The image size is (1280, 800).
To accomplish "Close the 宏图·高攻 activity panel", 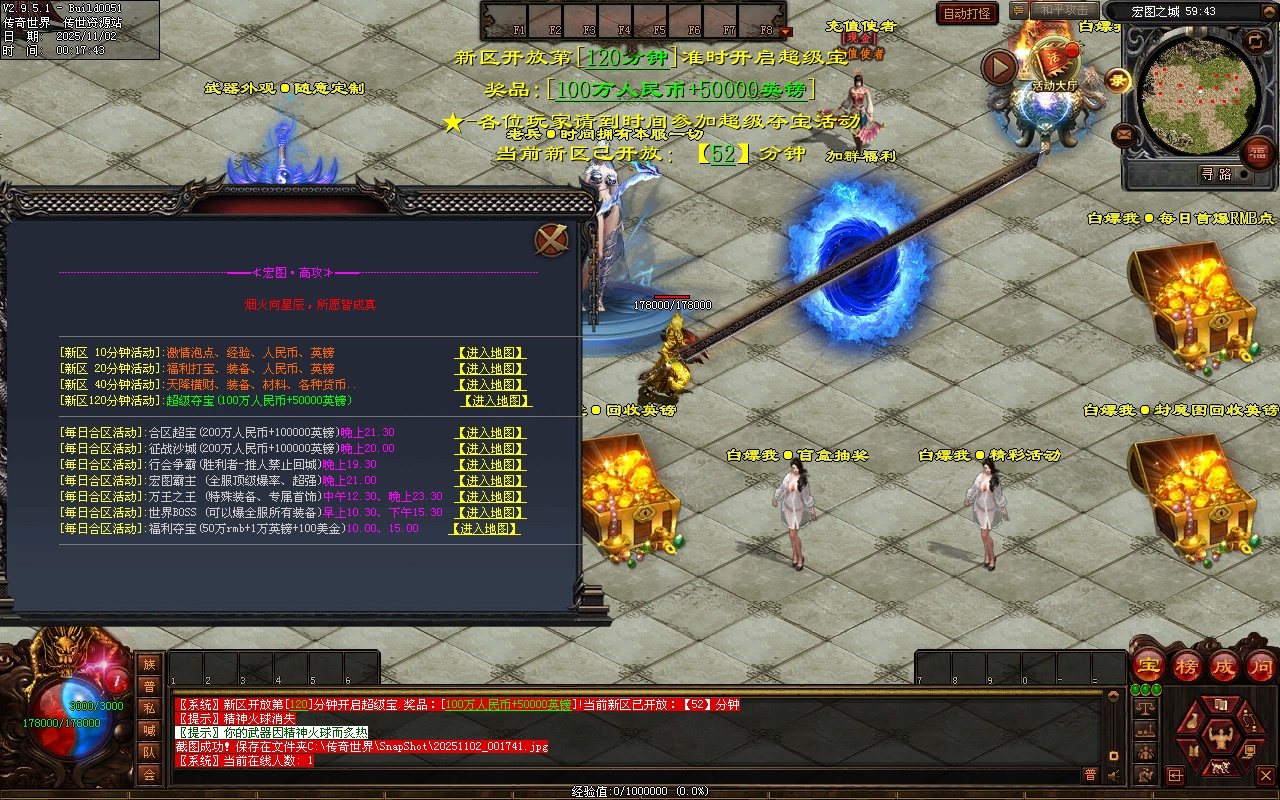I will click(x=551, y=240).
